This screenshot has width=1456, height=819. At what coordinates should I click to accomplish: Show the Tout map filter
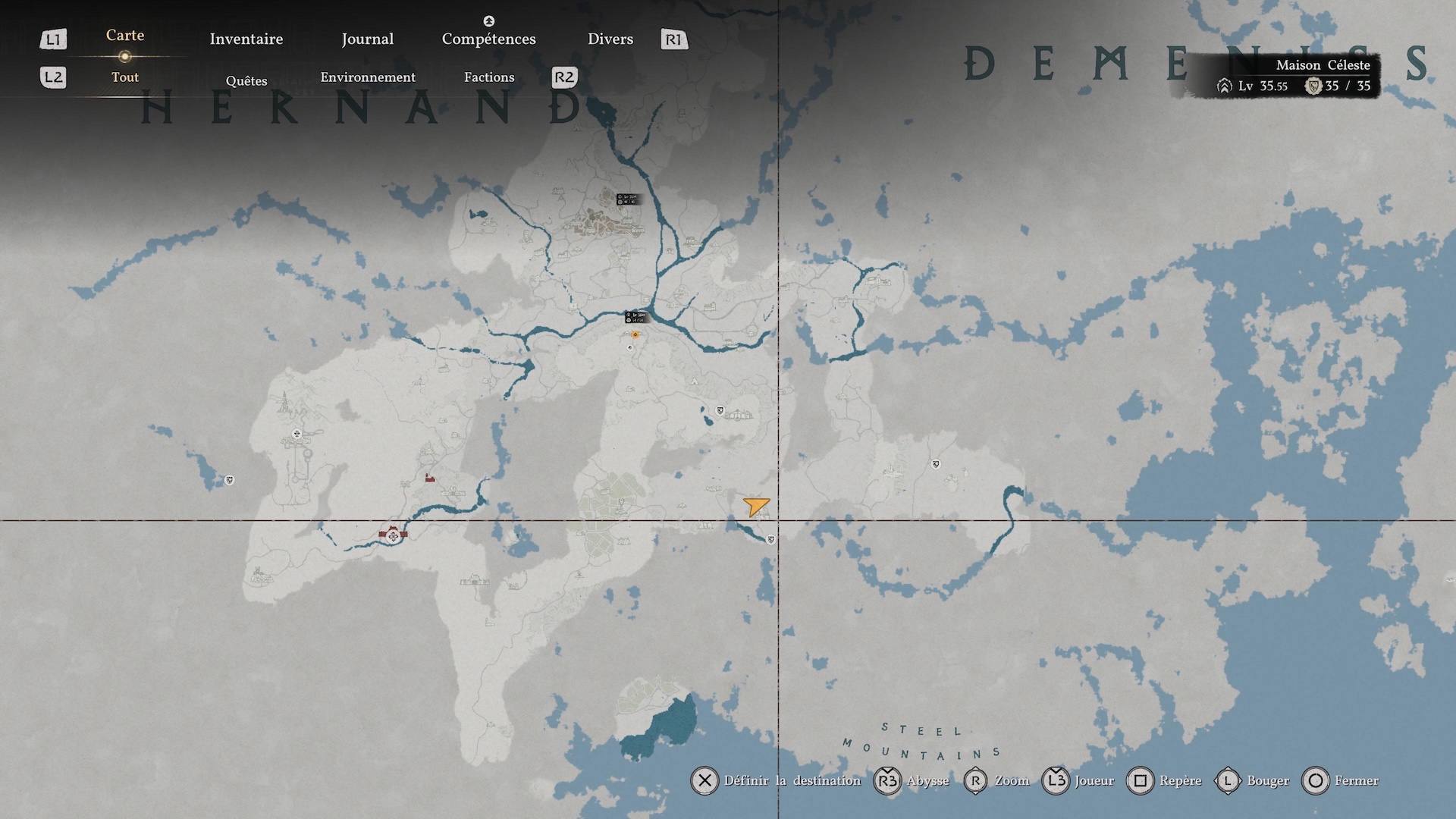[x=125, y=77]
